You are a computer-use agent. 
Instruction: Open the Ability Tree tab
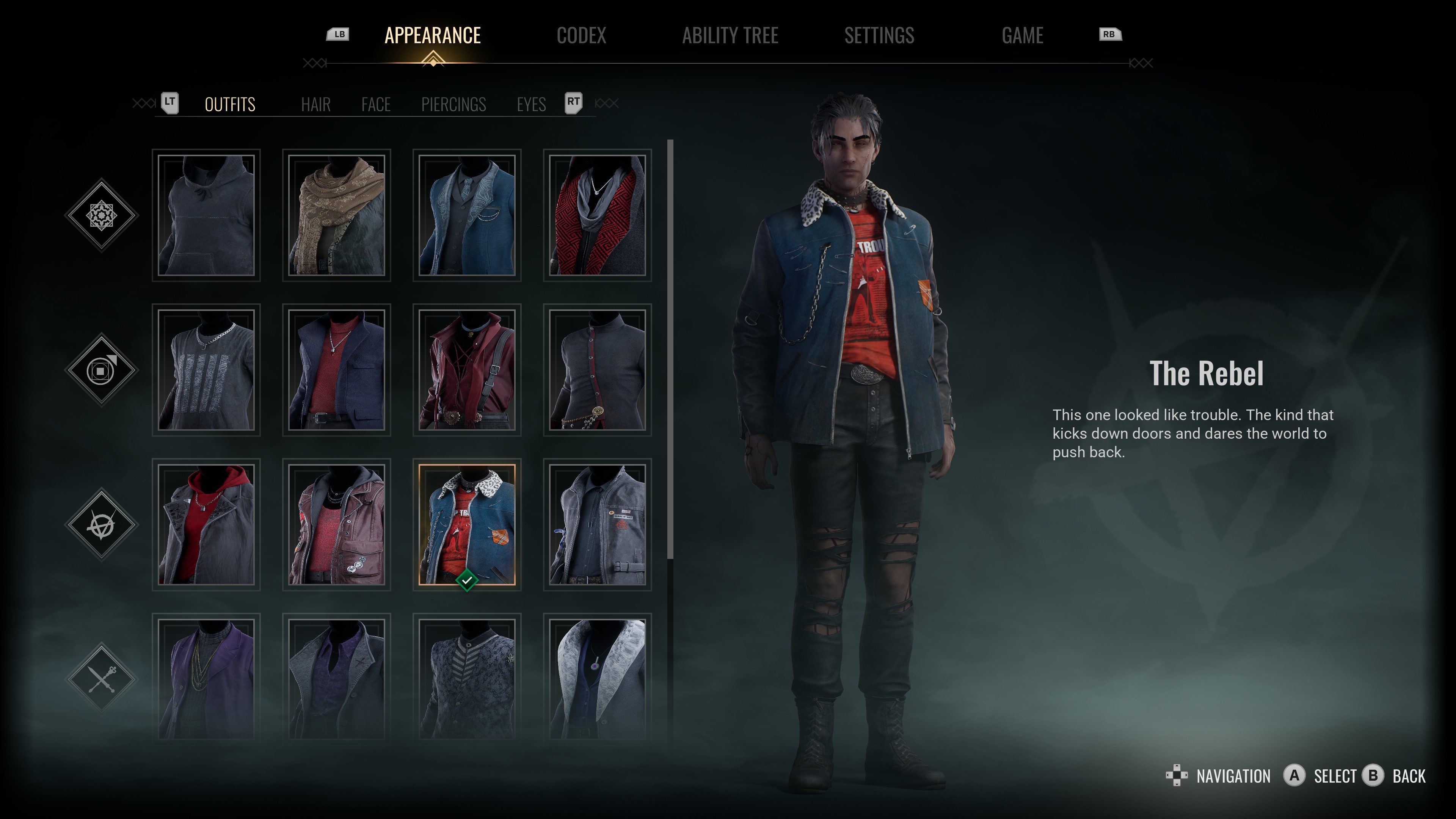tap(730, 36)
